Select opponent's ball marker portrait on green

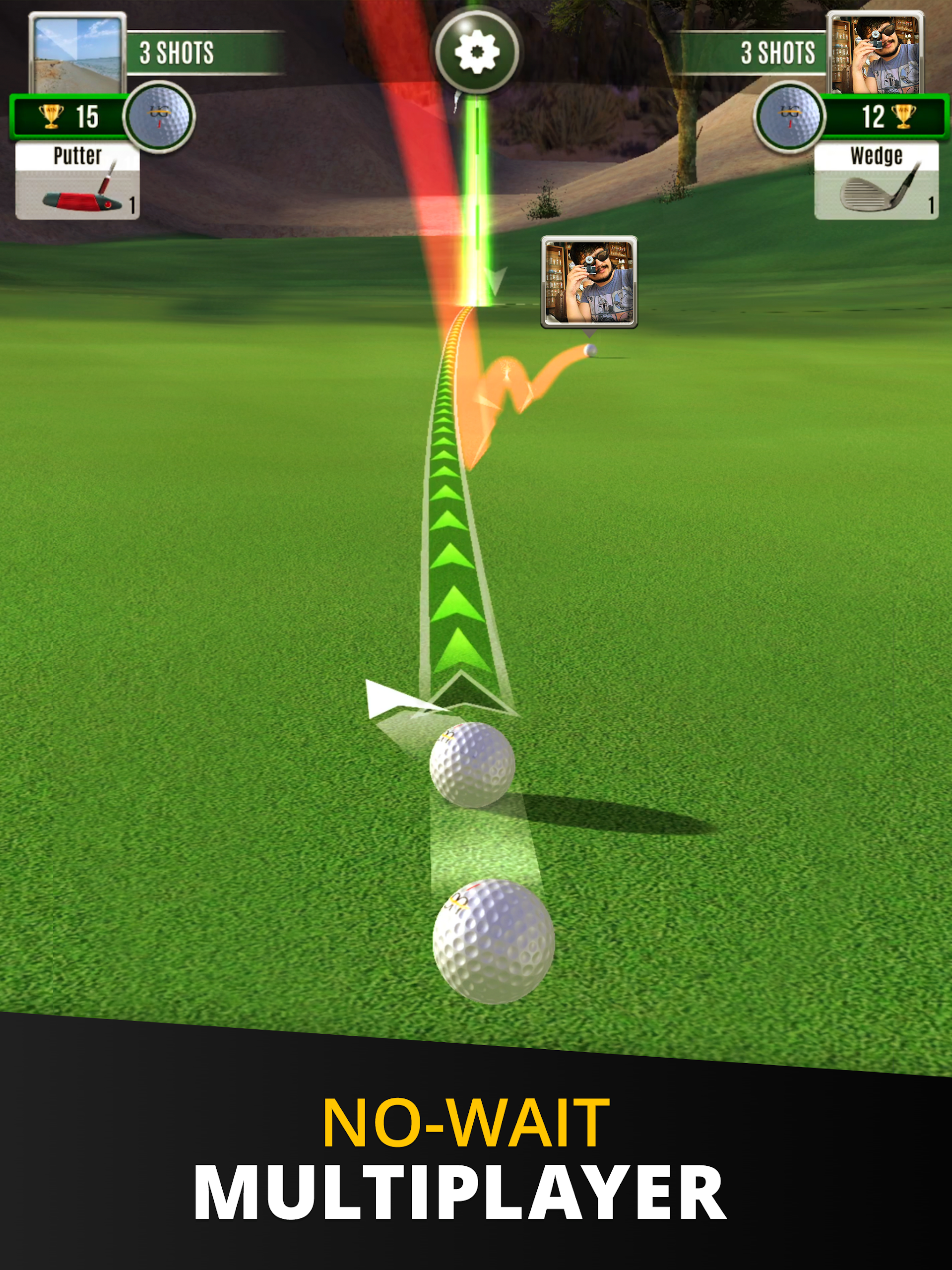coord(589,282)
